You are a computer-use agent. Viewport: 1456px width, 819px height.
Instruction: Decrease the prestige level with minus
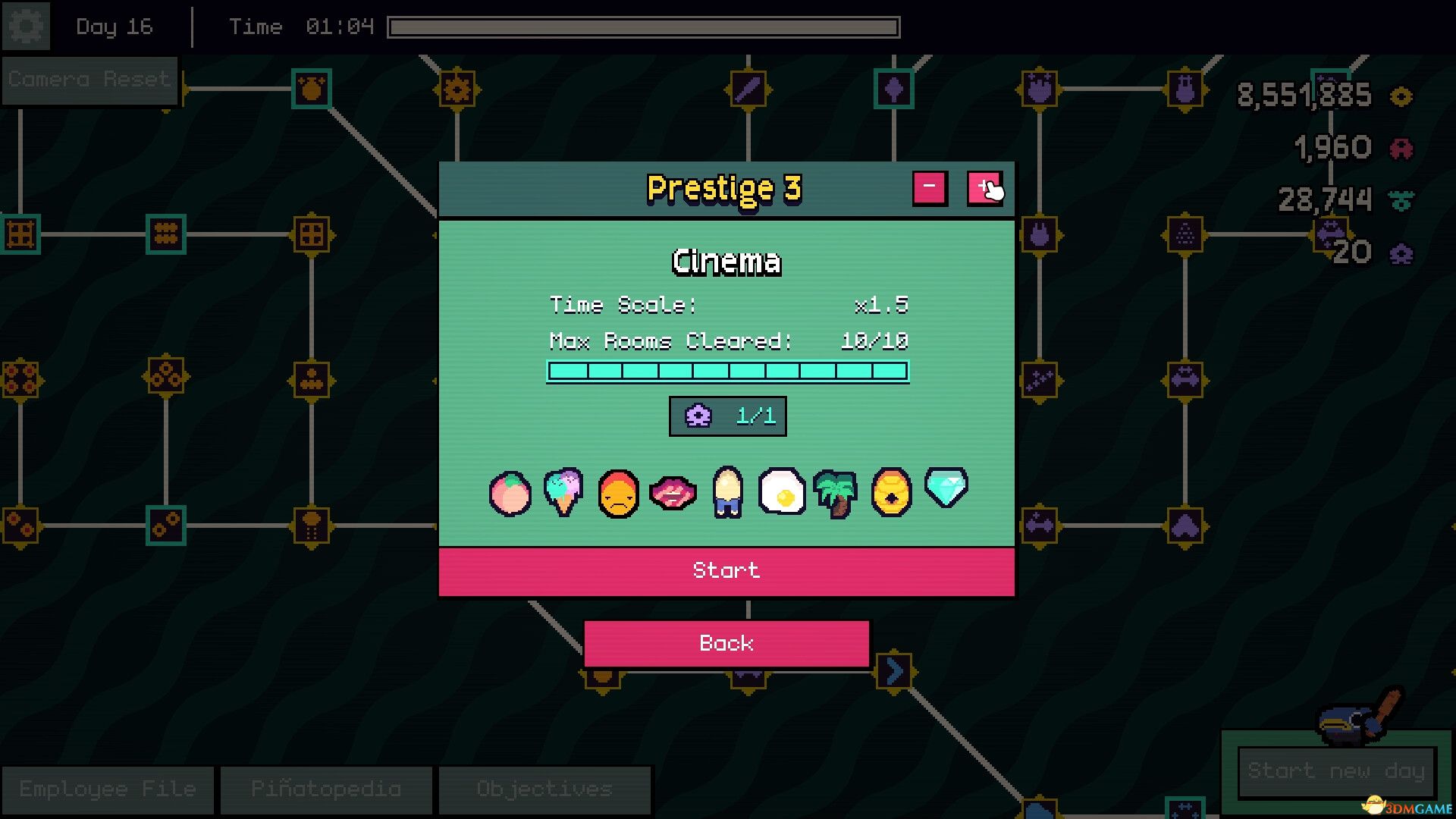(x=929, y=188)
